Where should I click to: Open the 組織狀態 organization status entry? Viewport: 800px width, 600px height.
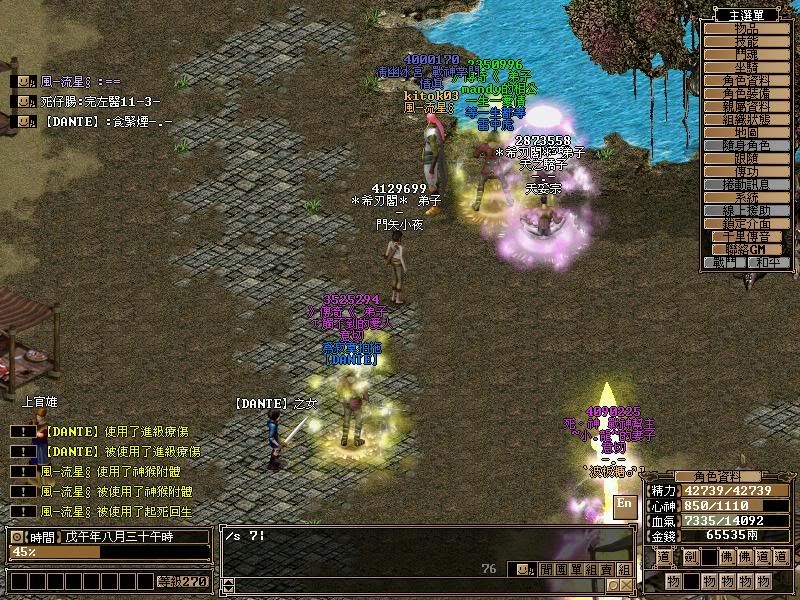click(x=747, y=119)
